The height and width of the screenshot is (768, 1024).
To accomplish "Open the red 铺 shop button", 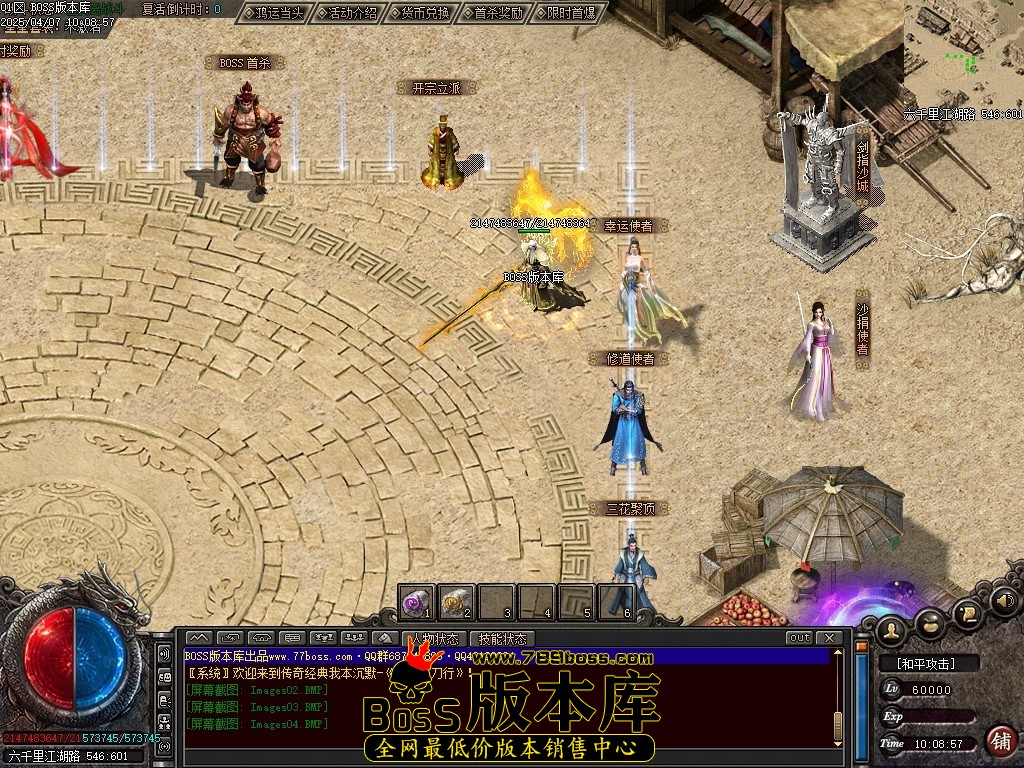I will pos(999,741).
